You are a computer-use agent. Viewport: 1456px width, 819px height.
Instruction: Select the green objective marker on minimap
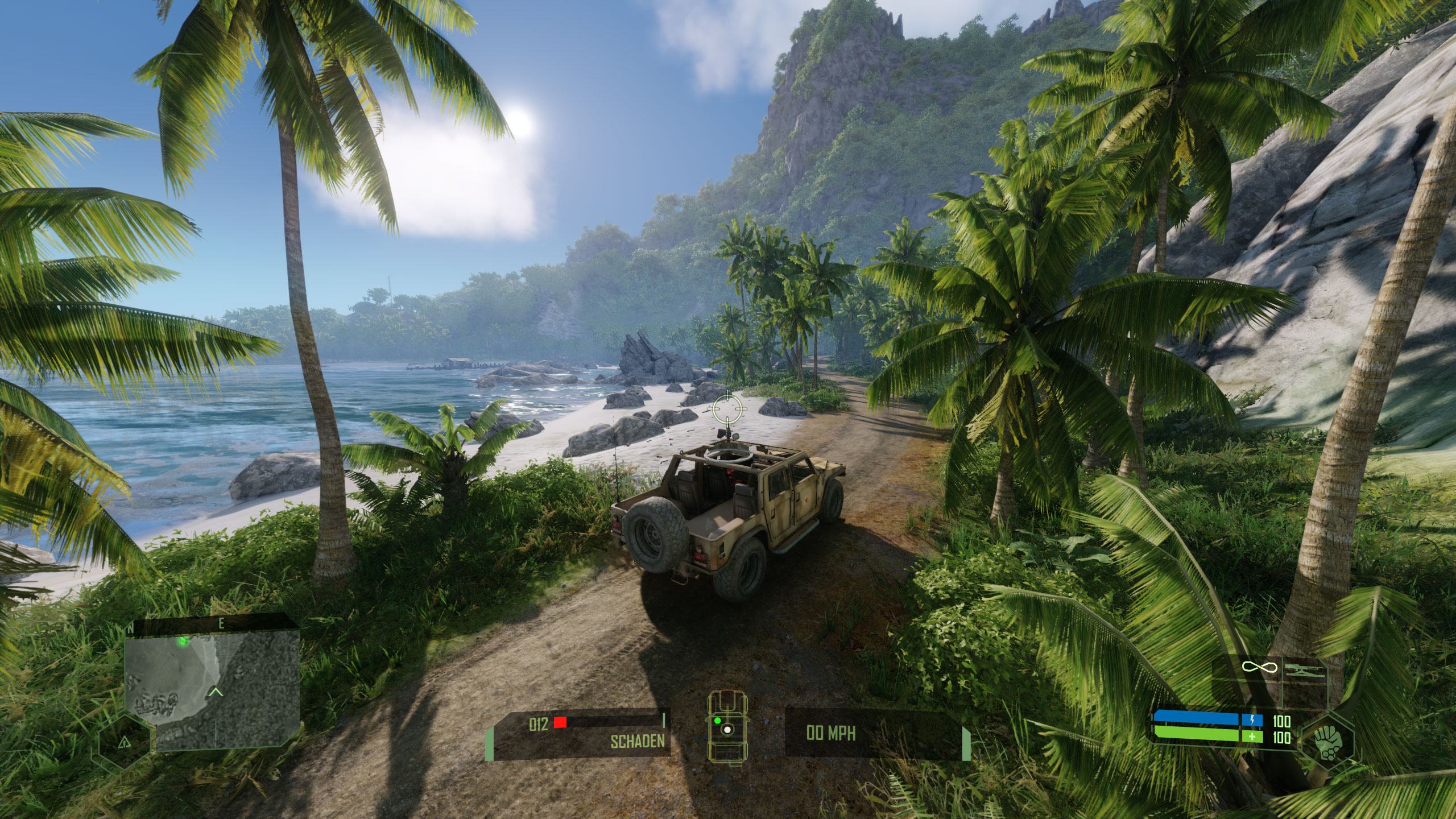(183, 642)
